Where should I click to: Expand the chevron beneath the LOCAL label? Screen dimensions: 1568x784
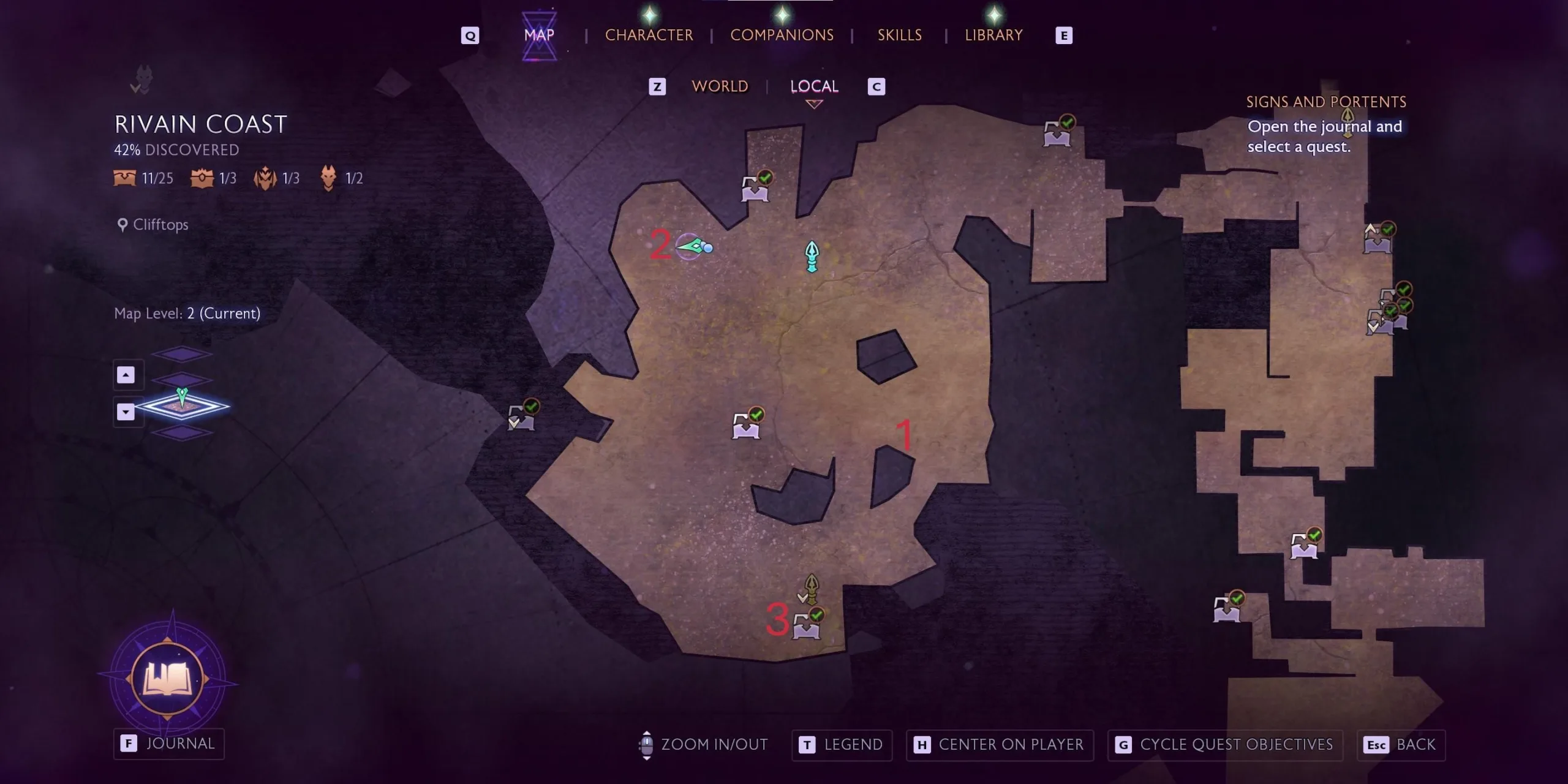(x=814, y=104)
